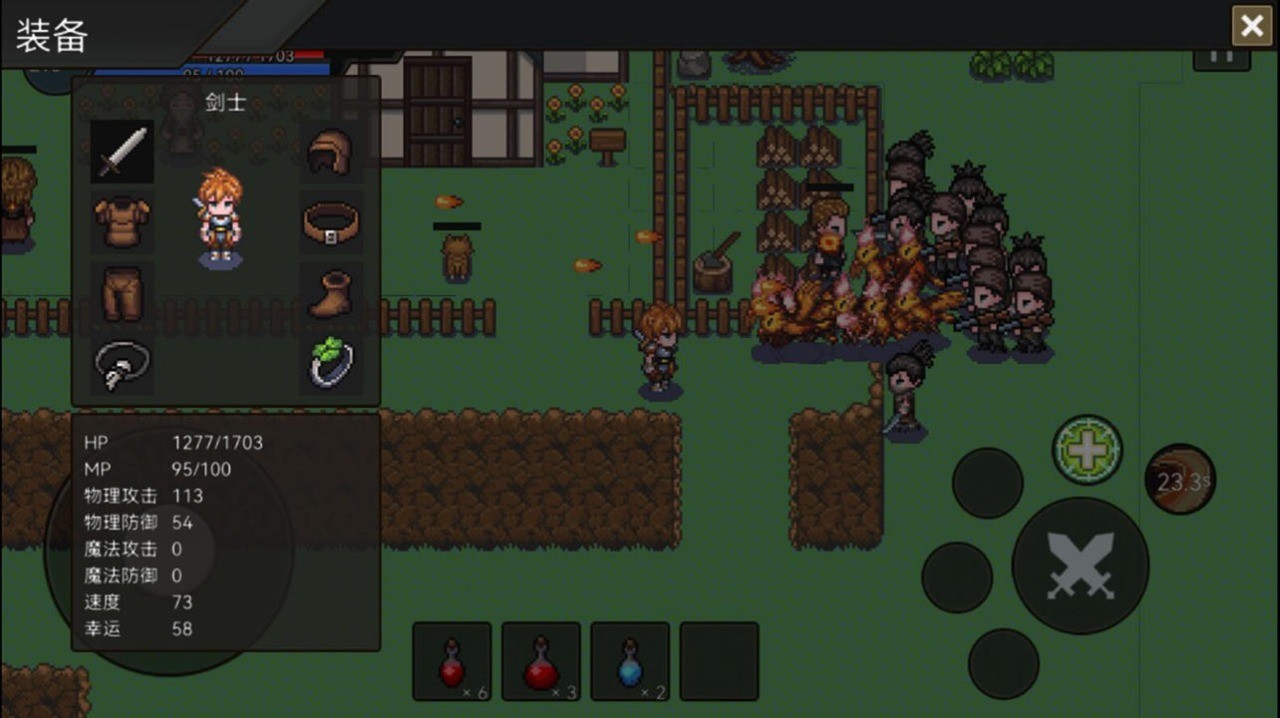Use the large red potion ×3

pyautogui.click(x=541, y=661)
